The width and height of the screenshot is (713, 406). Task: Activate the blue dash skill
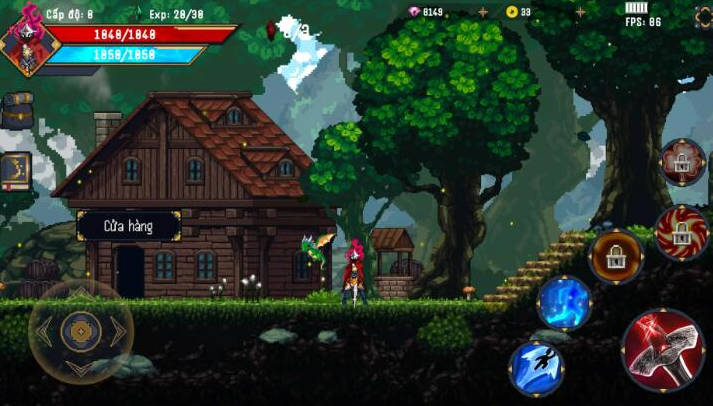click(x=536, y=367)
